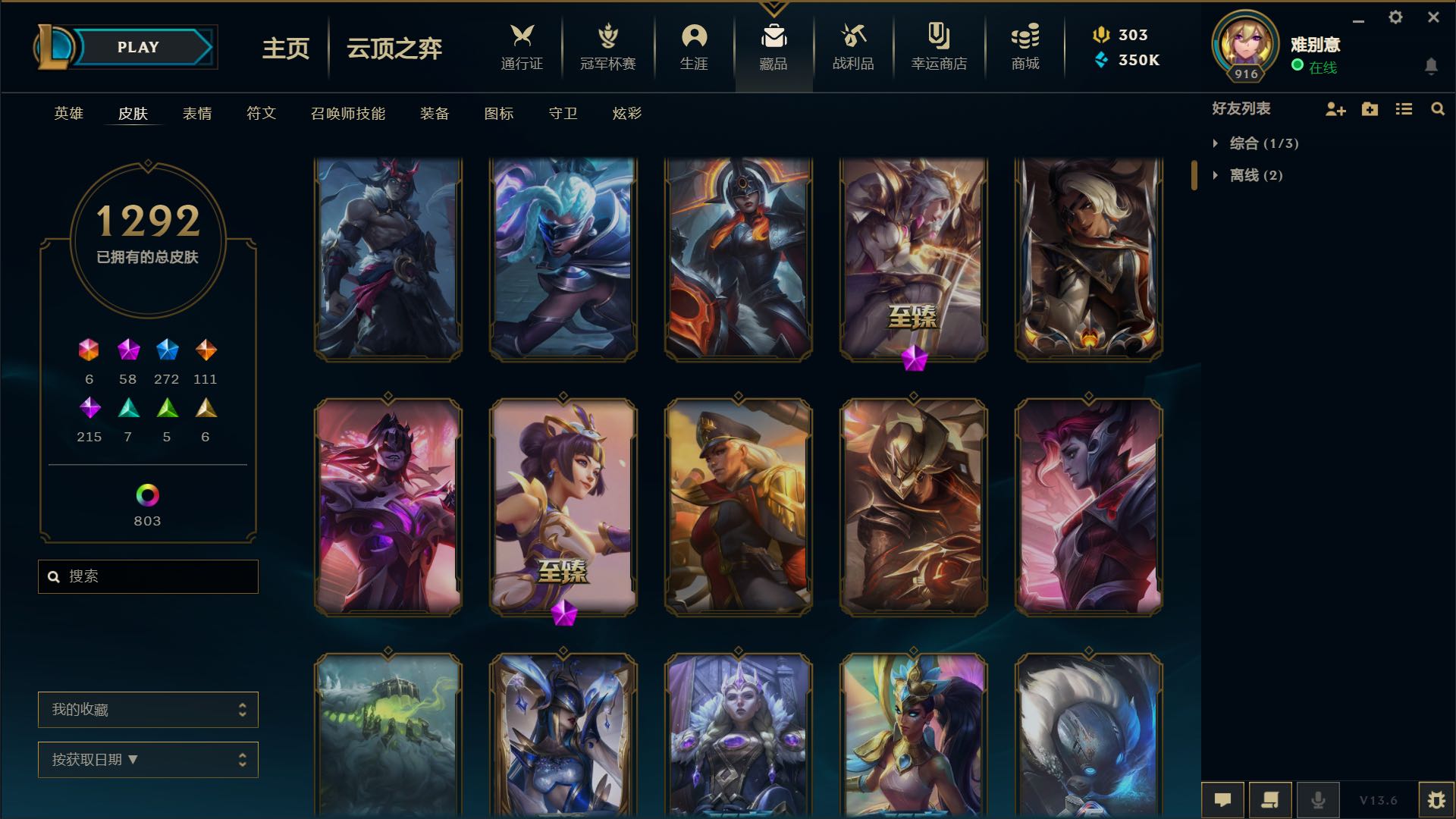This screenshot has width=1456, height=819.
Task: Click the skin search input field
Action: [148, 576]
